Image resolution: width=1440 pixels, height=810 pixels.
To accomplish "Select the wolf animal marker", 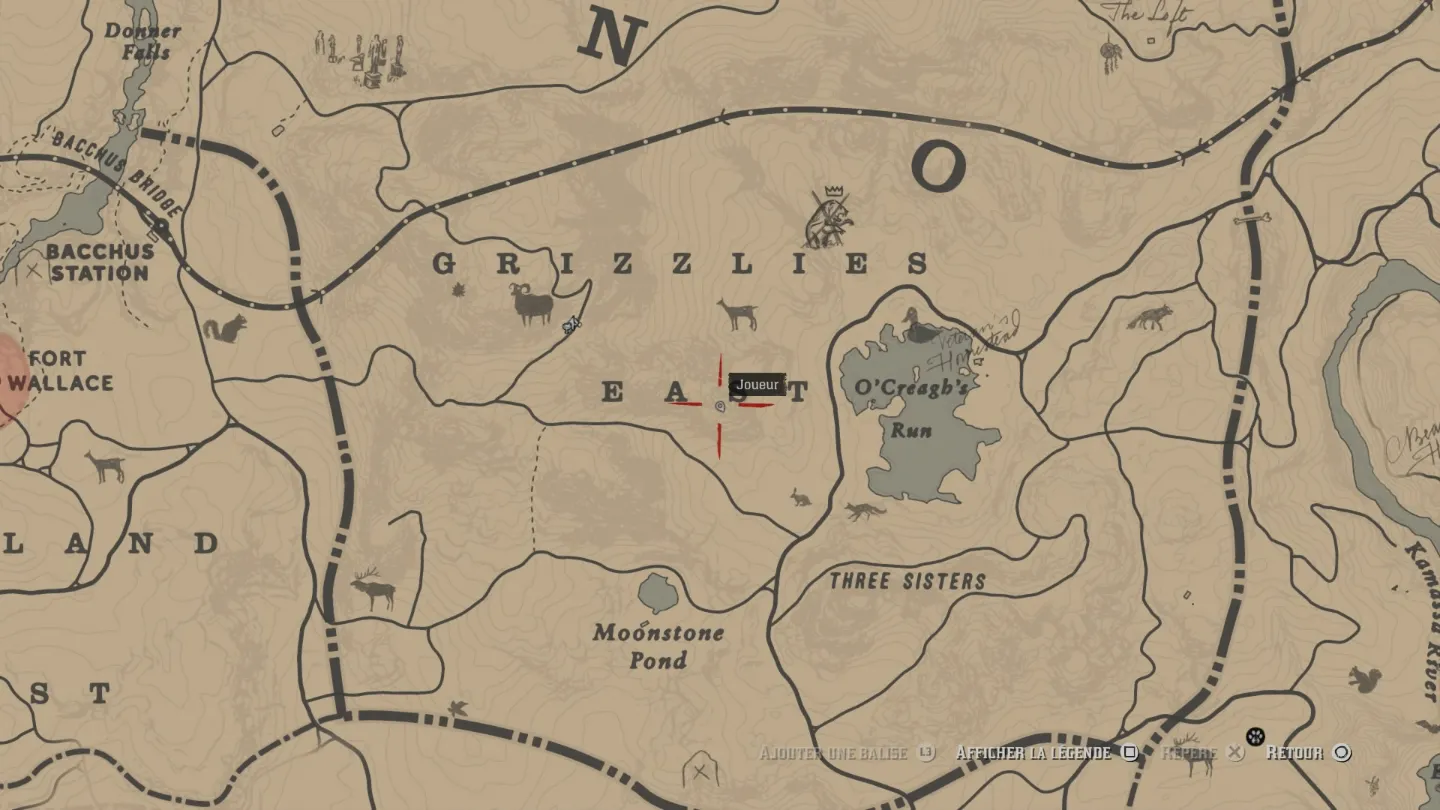I will pos(1148,318).
